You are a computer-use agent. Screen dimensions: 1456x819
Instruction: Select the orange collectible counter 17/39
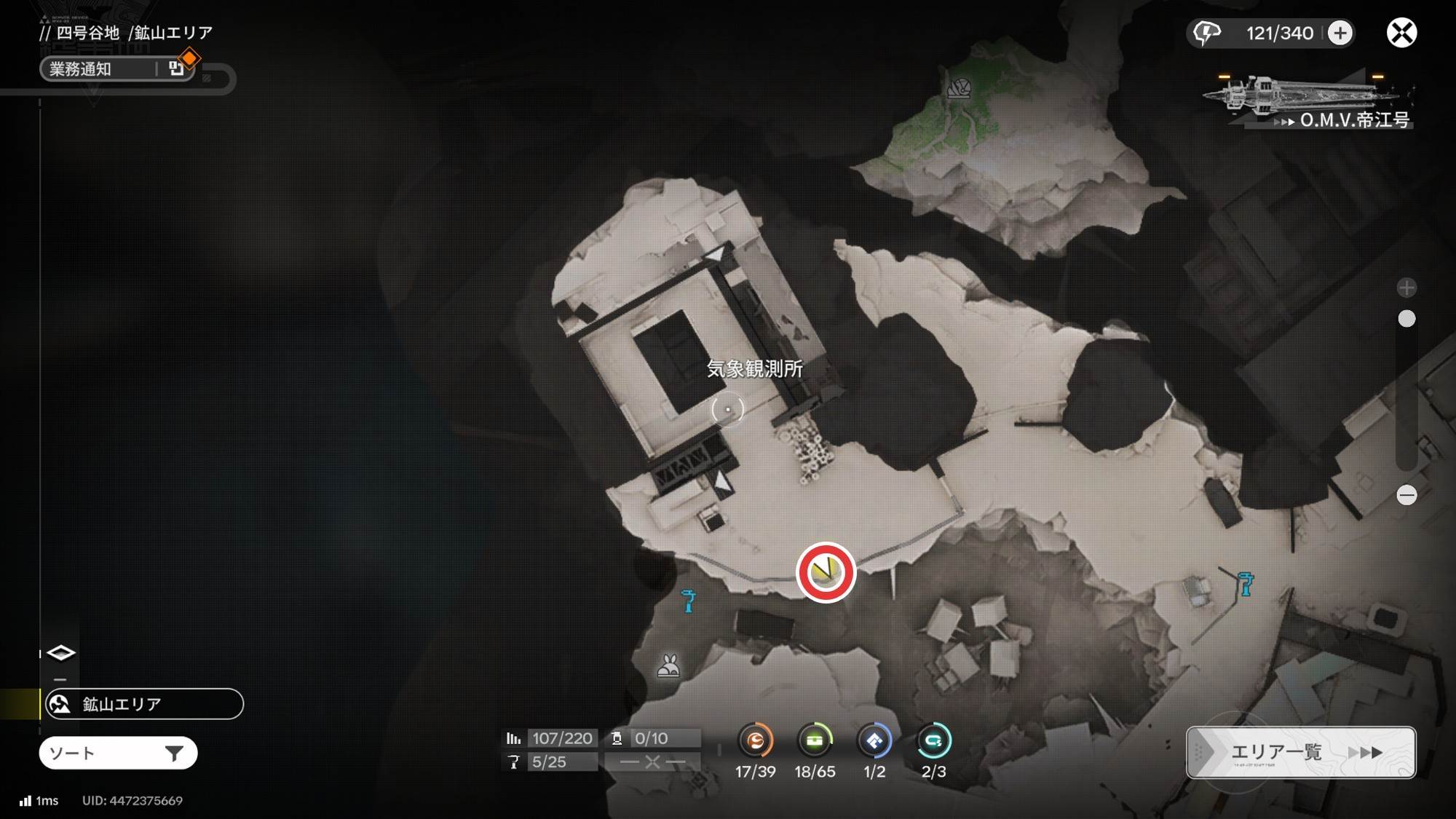[x=755, y=741]
